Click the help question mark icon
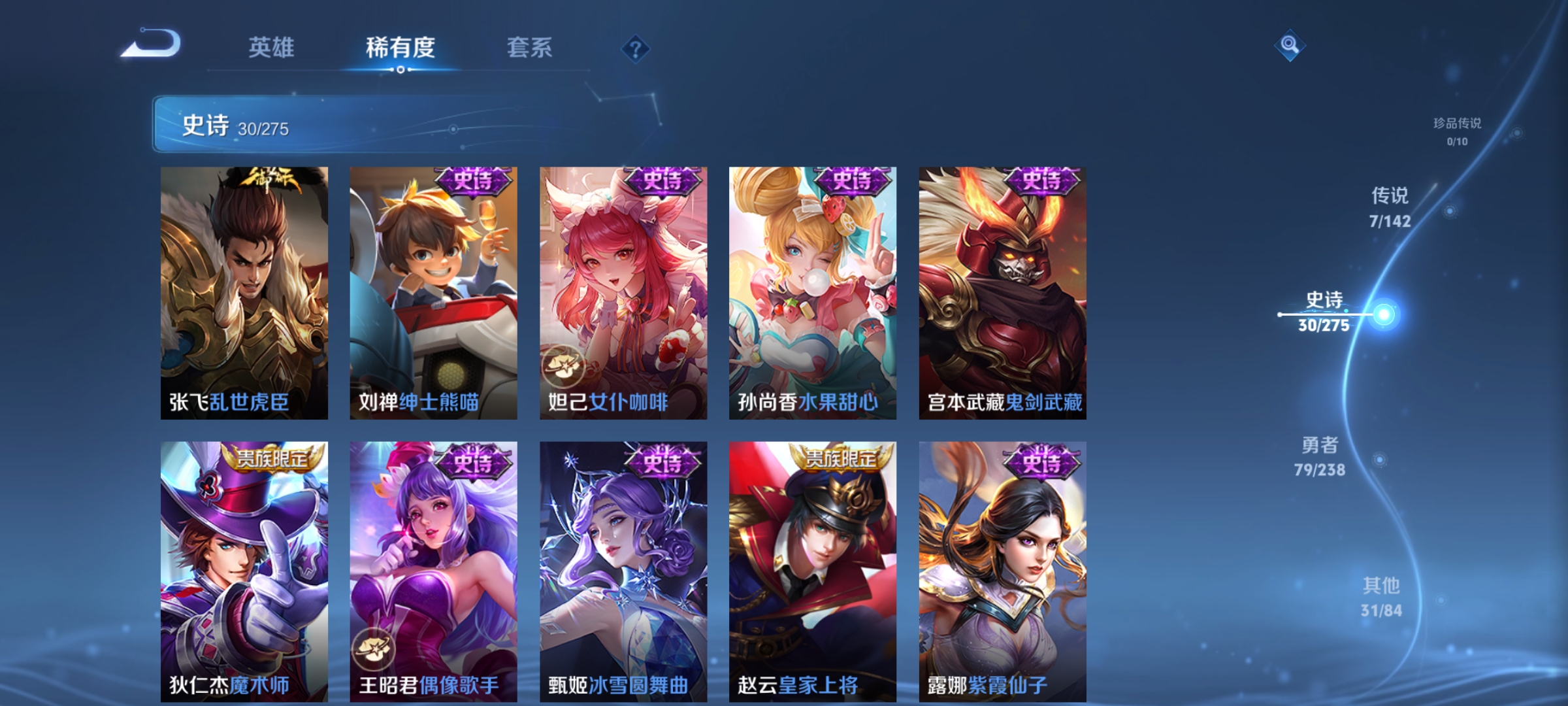This screenshot has width=1568, height=706. click(636, 50)
